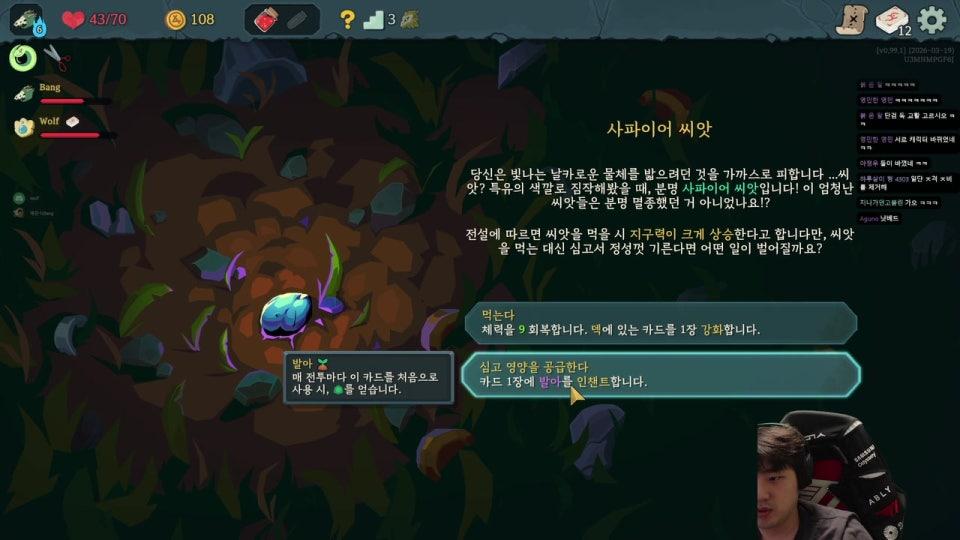Select the red potion jar slot

tap(266, 19)
